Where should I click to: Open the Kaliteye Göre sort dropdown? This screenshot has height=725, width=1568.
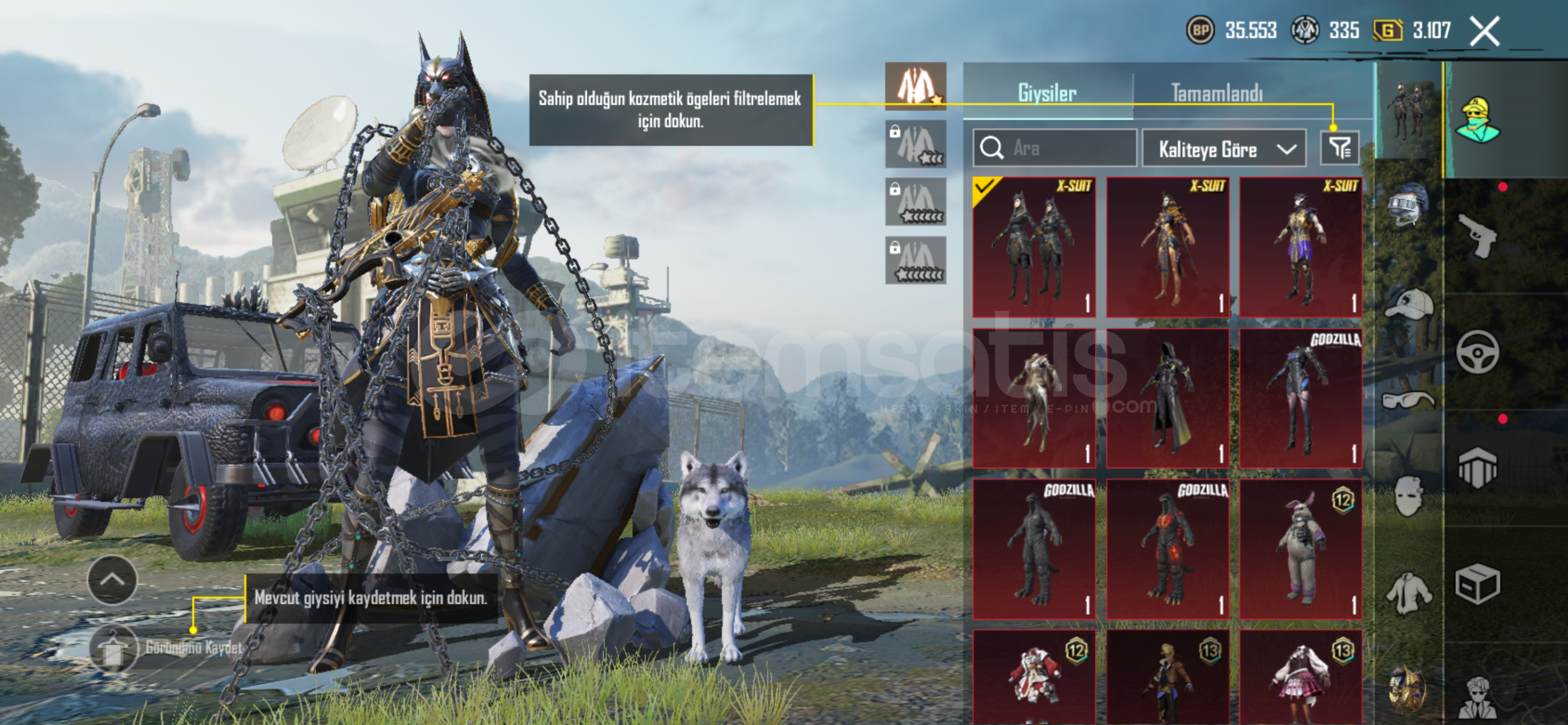(1224, 148)
